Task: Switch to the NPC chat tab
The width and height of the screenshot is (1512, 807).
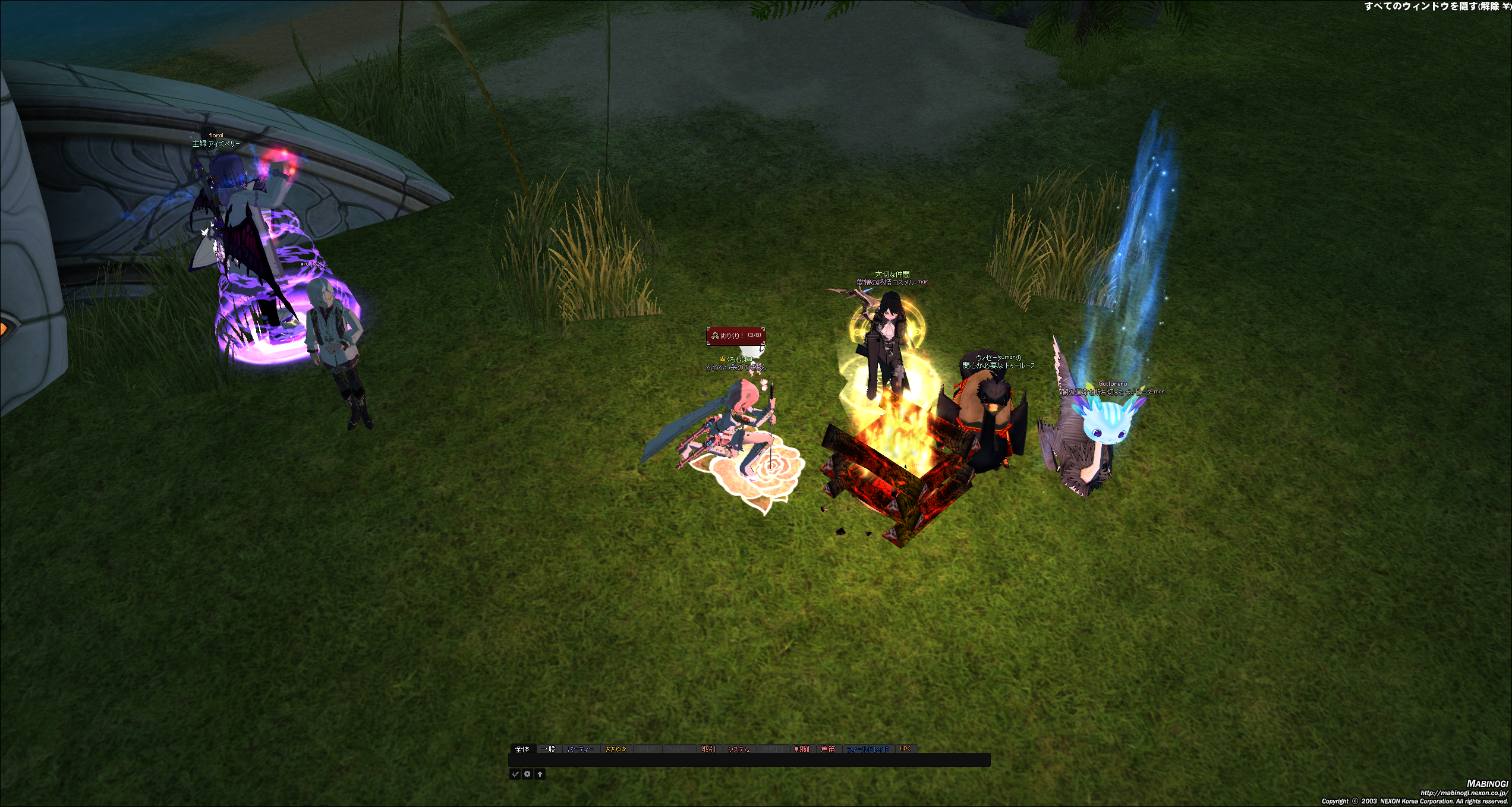Action: pyautogui.click(x=905, y=749)
